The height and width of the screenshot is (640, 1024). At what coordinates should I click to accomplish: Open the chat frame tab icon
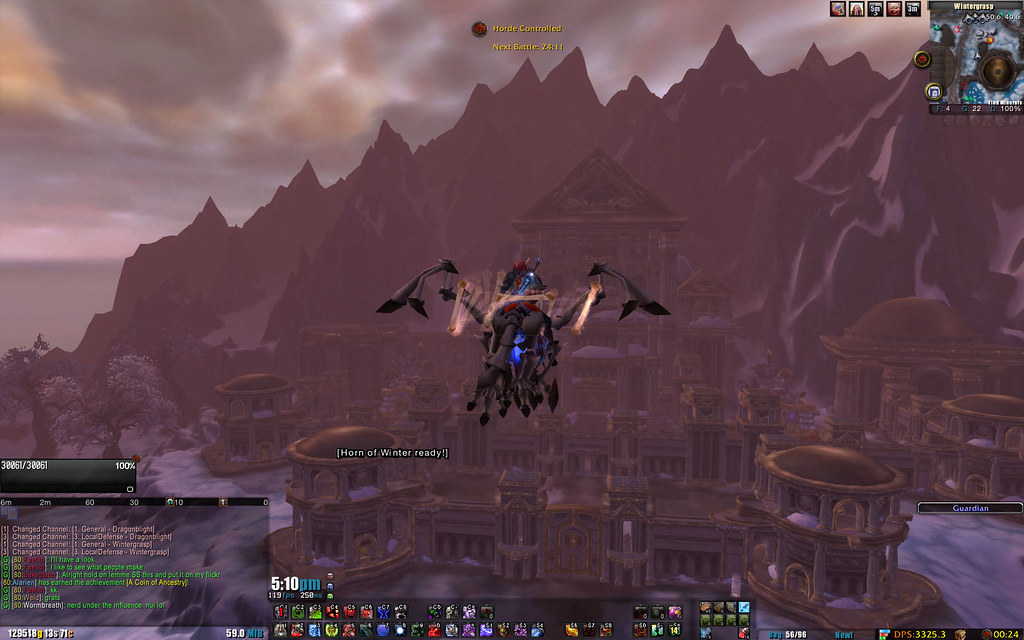click(x=11, y=513)
